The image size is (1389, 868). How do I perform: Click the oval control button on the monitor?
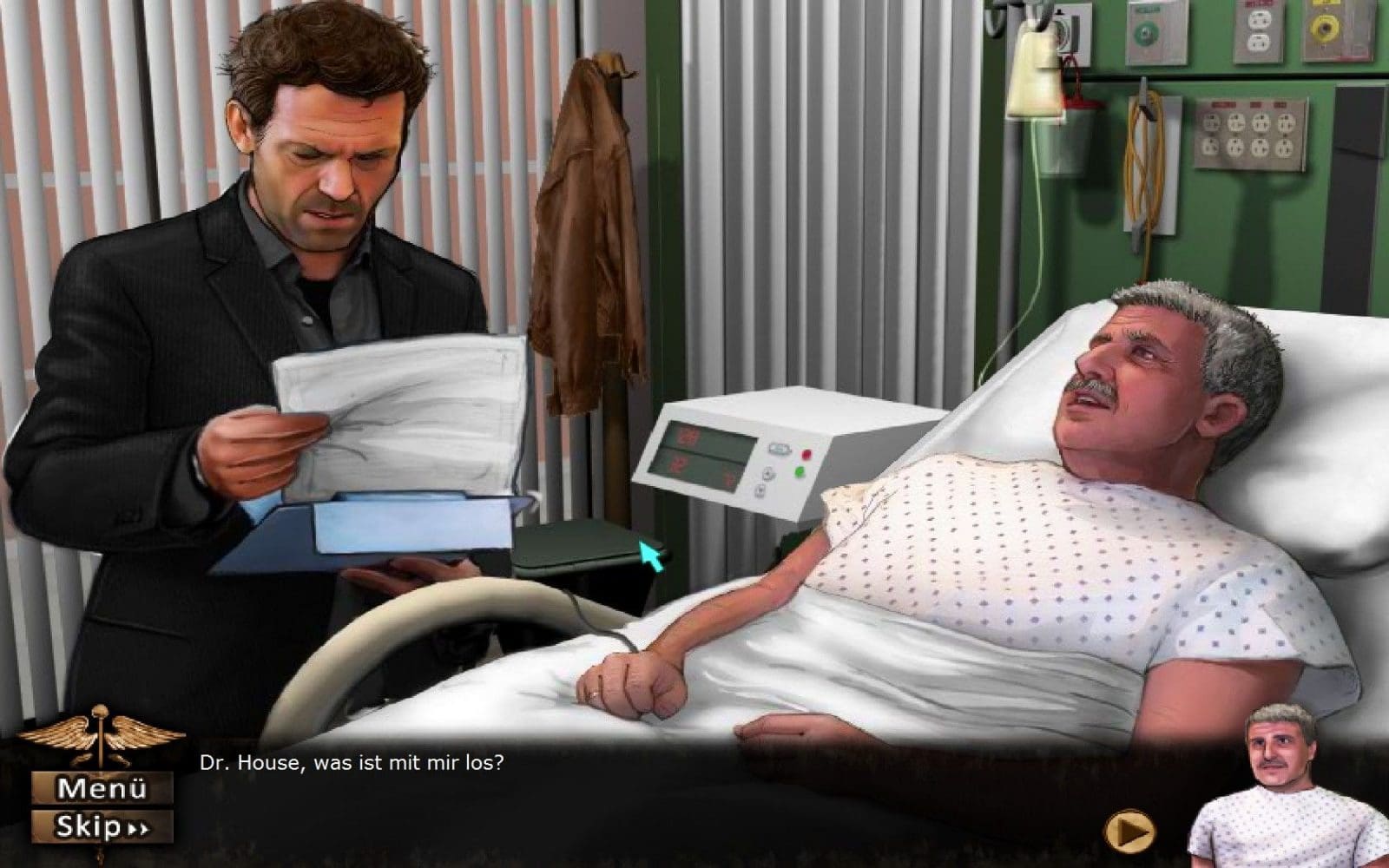(780, 448)
